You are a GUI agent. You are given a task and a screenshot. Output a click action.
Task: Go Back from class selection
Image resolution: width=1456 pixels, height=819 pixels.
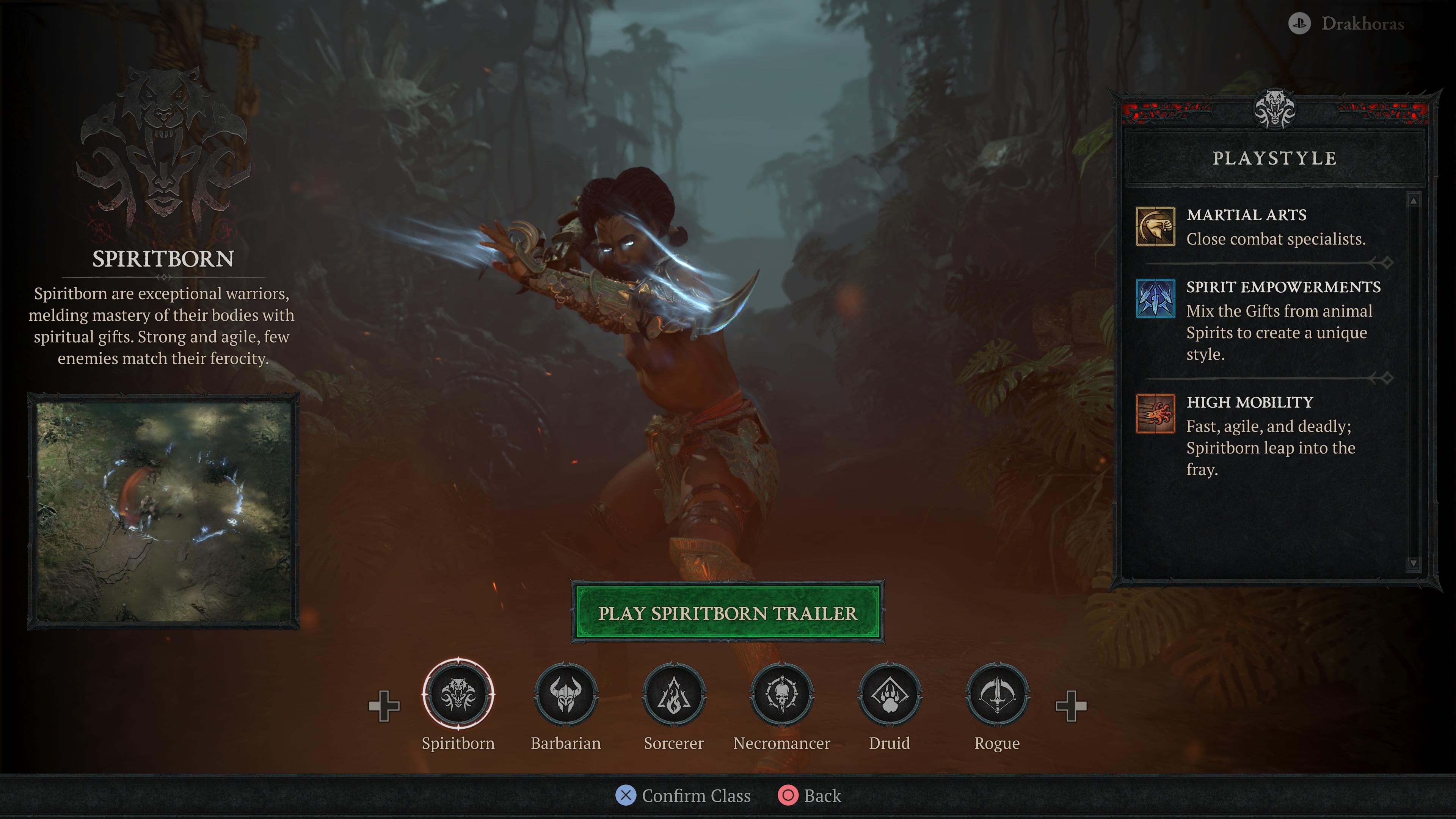[x=810, y=795]
